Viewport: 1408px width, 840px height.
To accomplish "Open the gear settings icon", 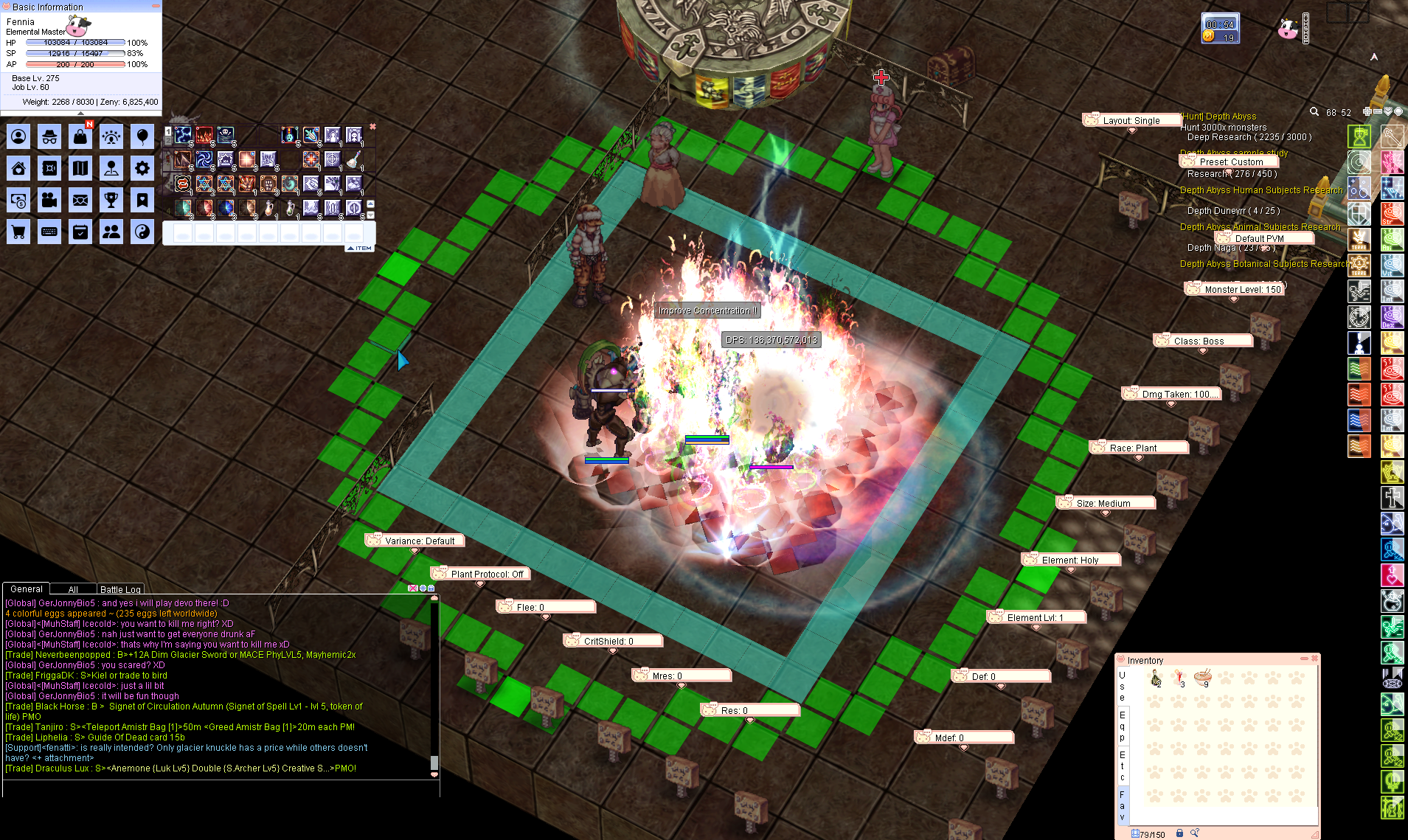I will pyautogui.click(x=142, y=168).
